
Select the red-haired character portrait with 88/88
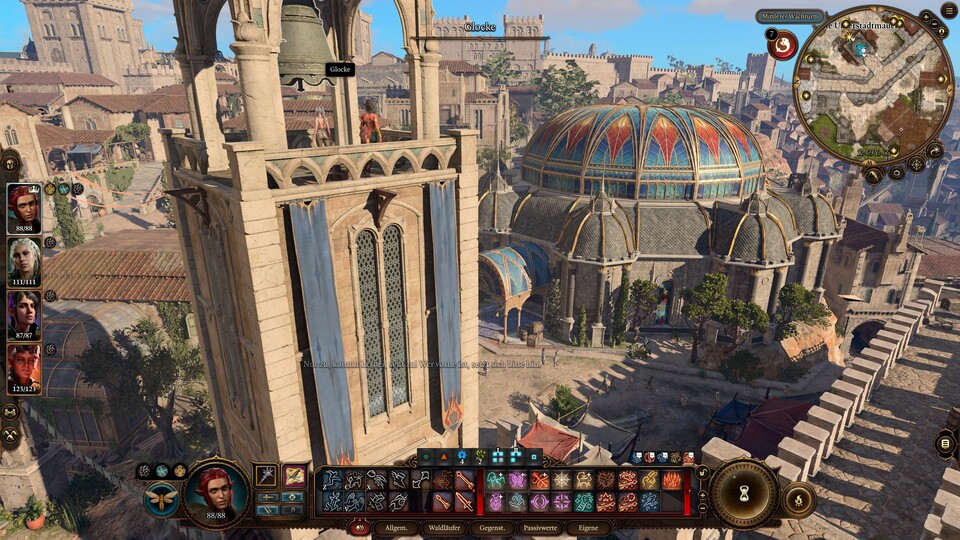tap(24, 208)
